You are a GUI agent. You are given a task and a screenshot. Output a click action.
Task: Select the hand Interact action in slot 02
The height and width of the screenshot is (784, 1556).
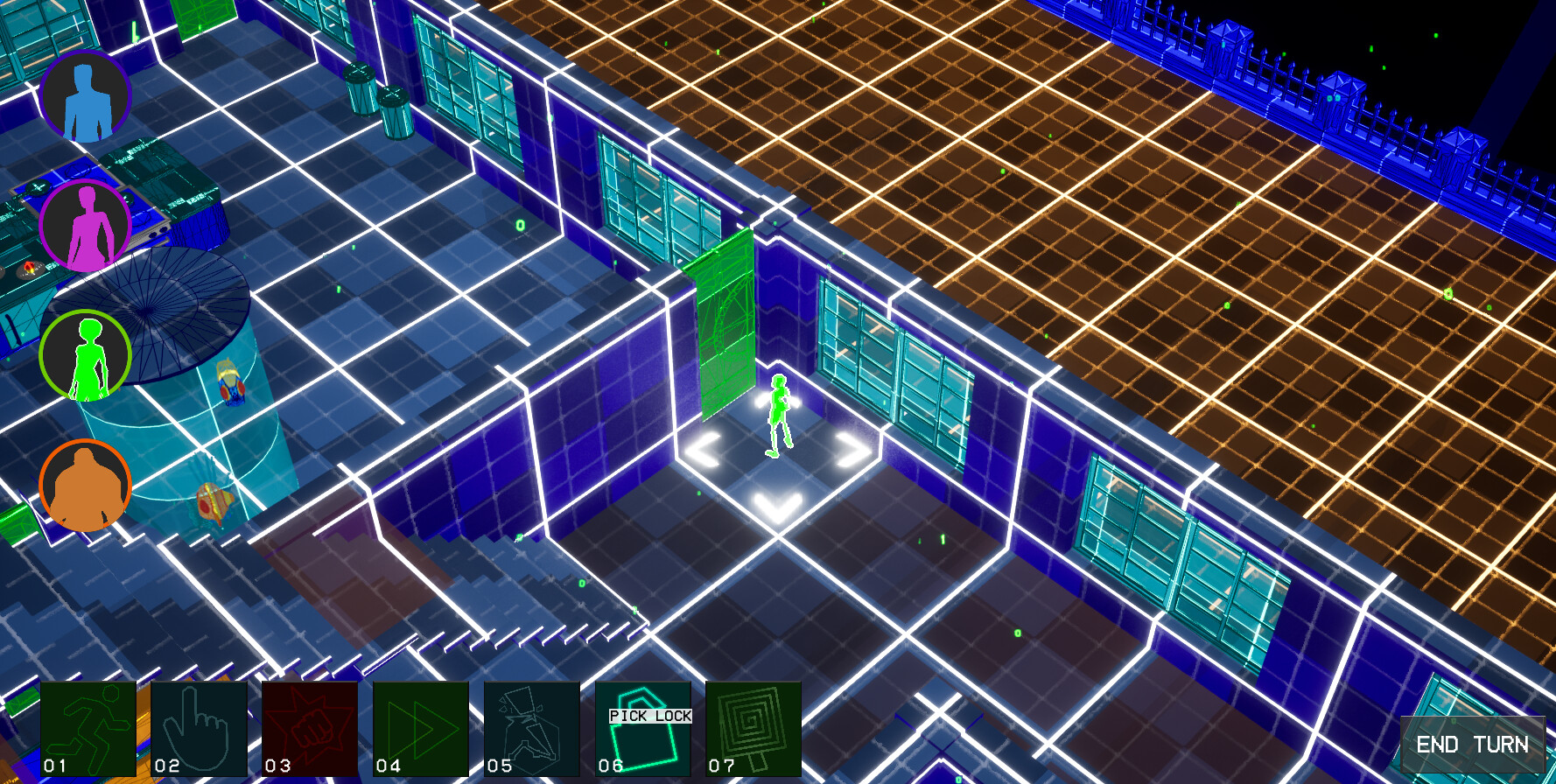coord(200,728)
